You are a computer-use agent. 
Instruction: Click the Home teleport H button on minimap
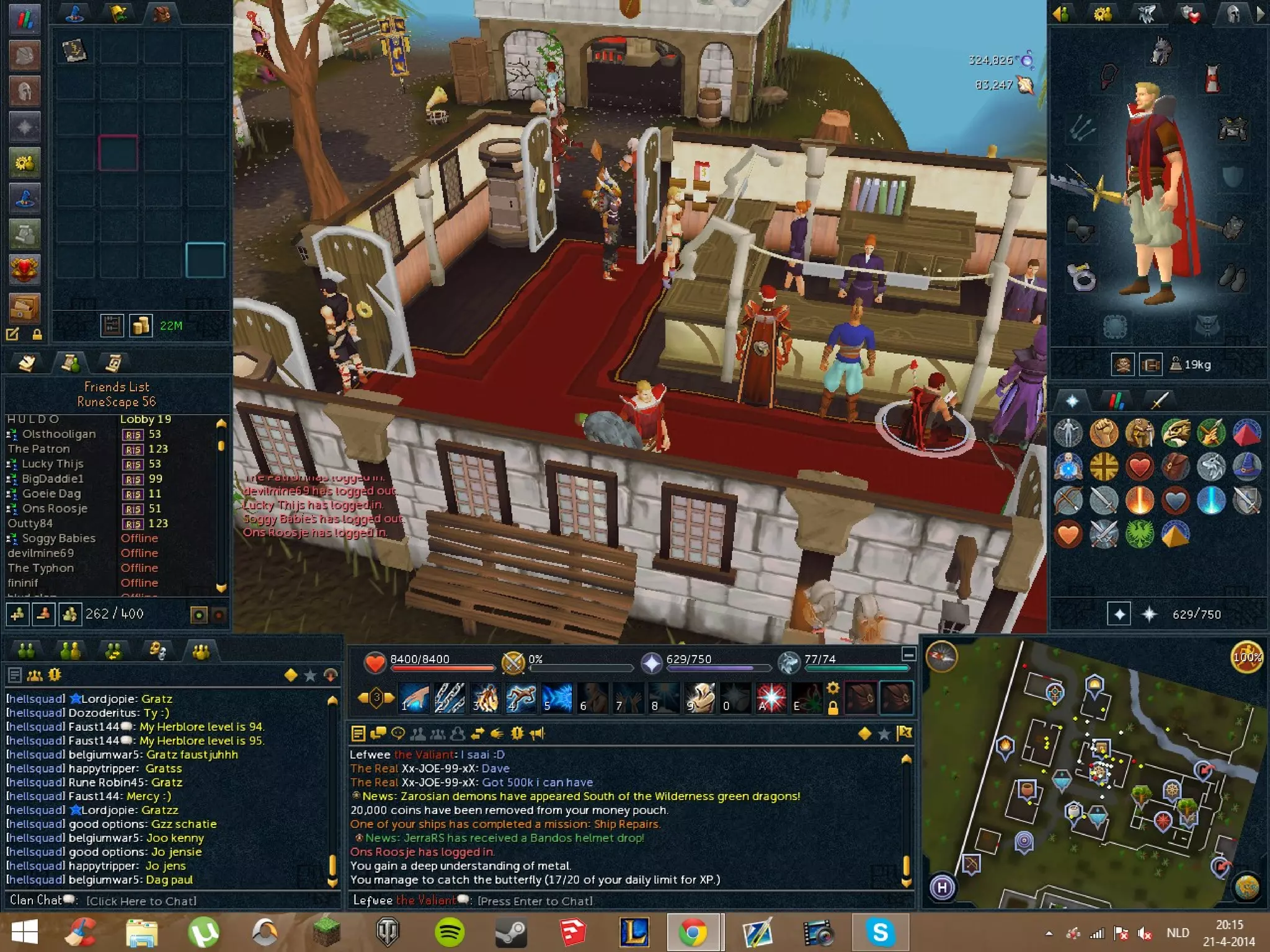click(x=942, y=887)
